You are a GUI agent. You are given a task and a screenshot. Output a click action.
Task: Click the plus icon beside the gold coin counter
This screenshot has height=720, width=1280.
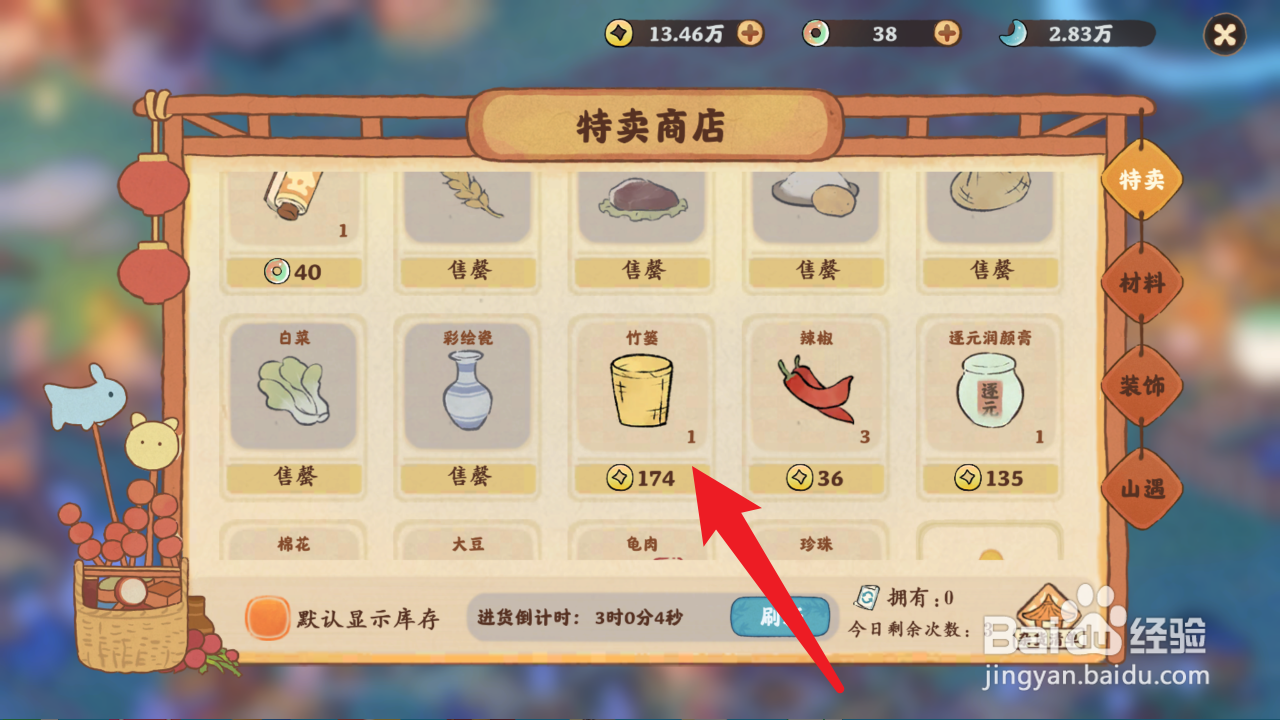pos(752,33)
